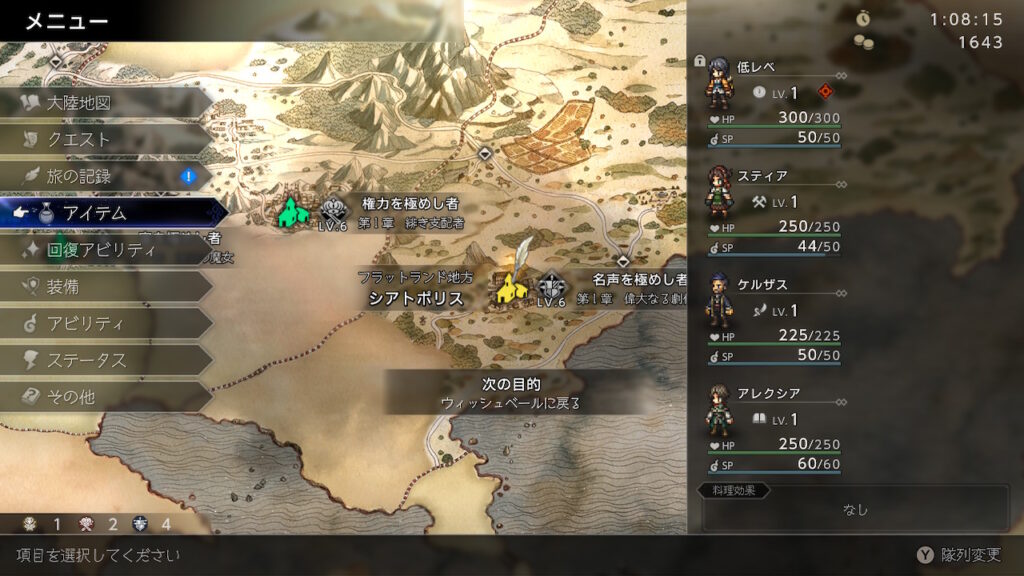Select the yellow シアトポリス town marker

coord(507,290)
